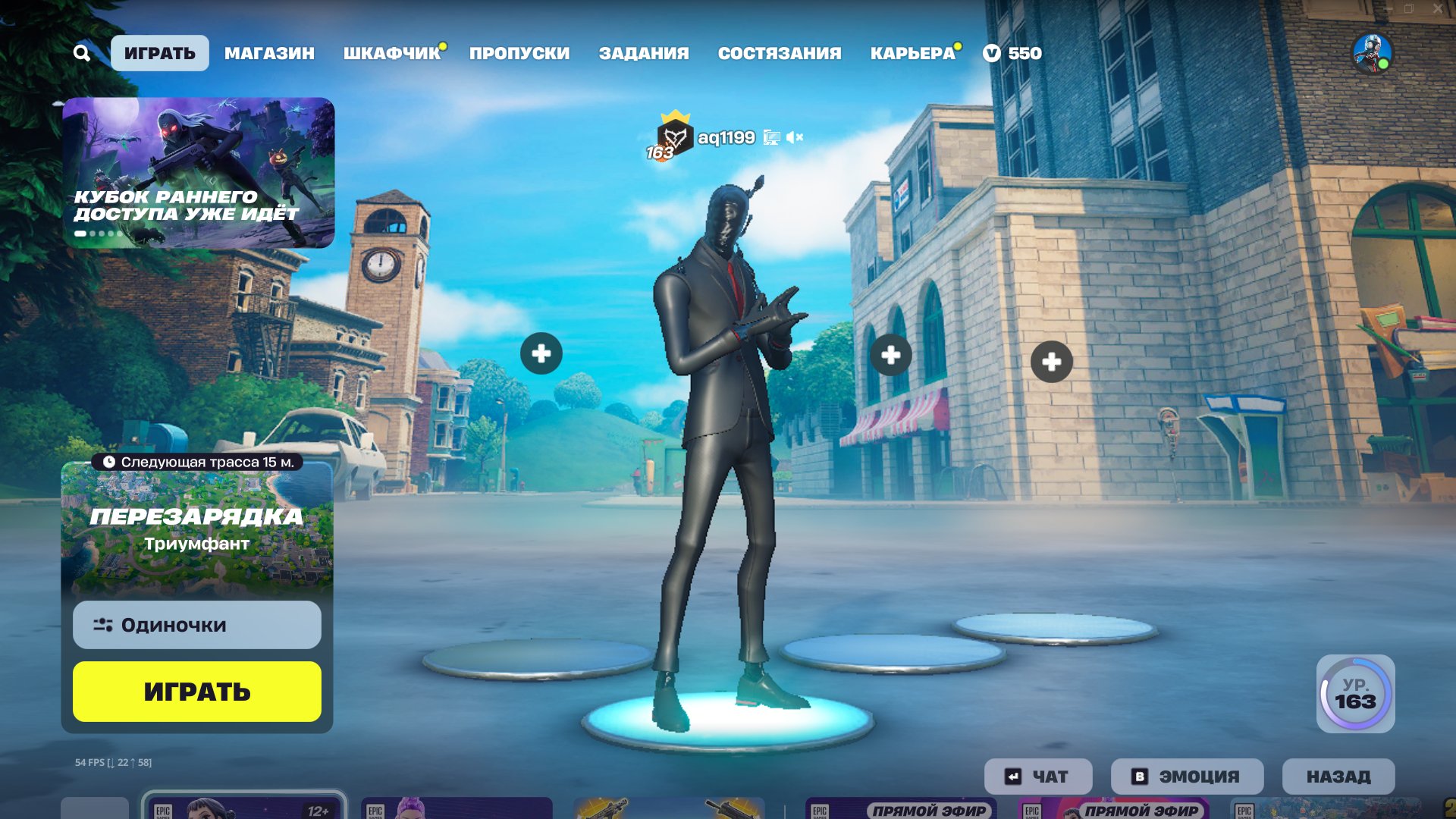Click the НАЗАД button
Image resolution: width=1456 pixels, height=819 pixels.
(x=1338, y=776)
